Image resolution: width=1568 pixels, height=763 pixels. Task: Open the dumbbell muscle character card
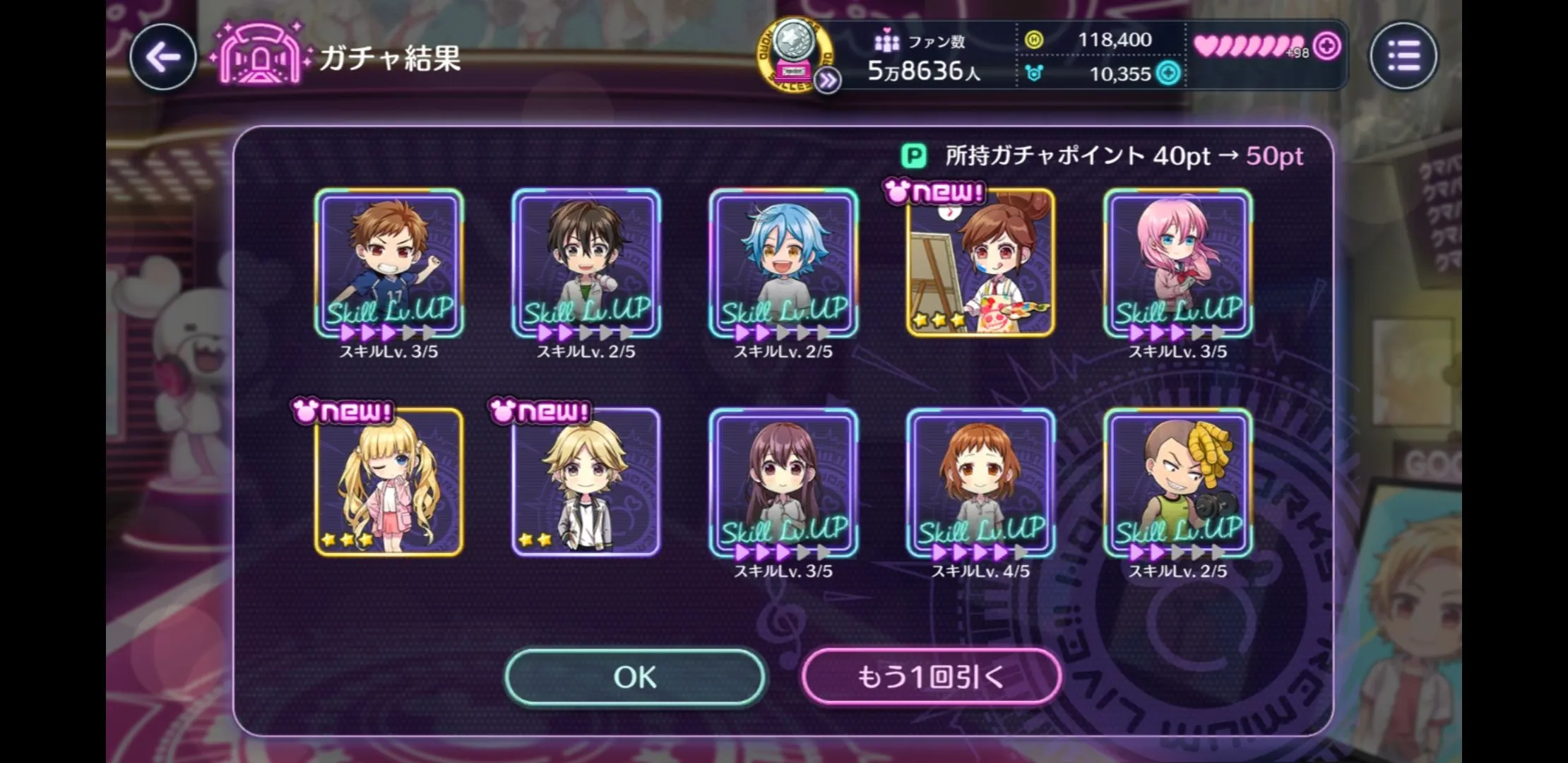(1177, 483)
